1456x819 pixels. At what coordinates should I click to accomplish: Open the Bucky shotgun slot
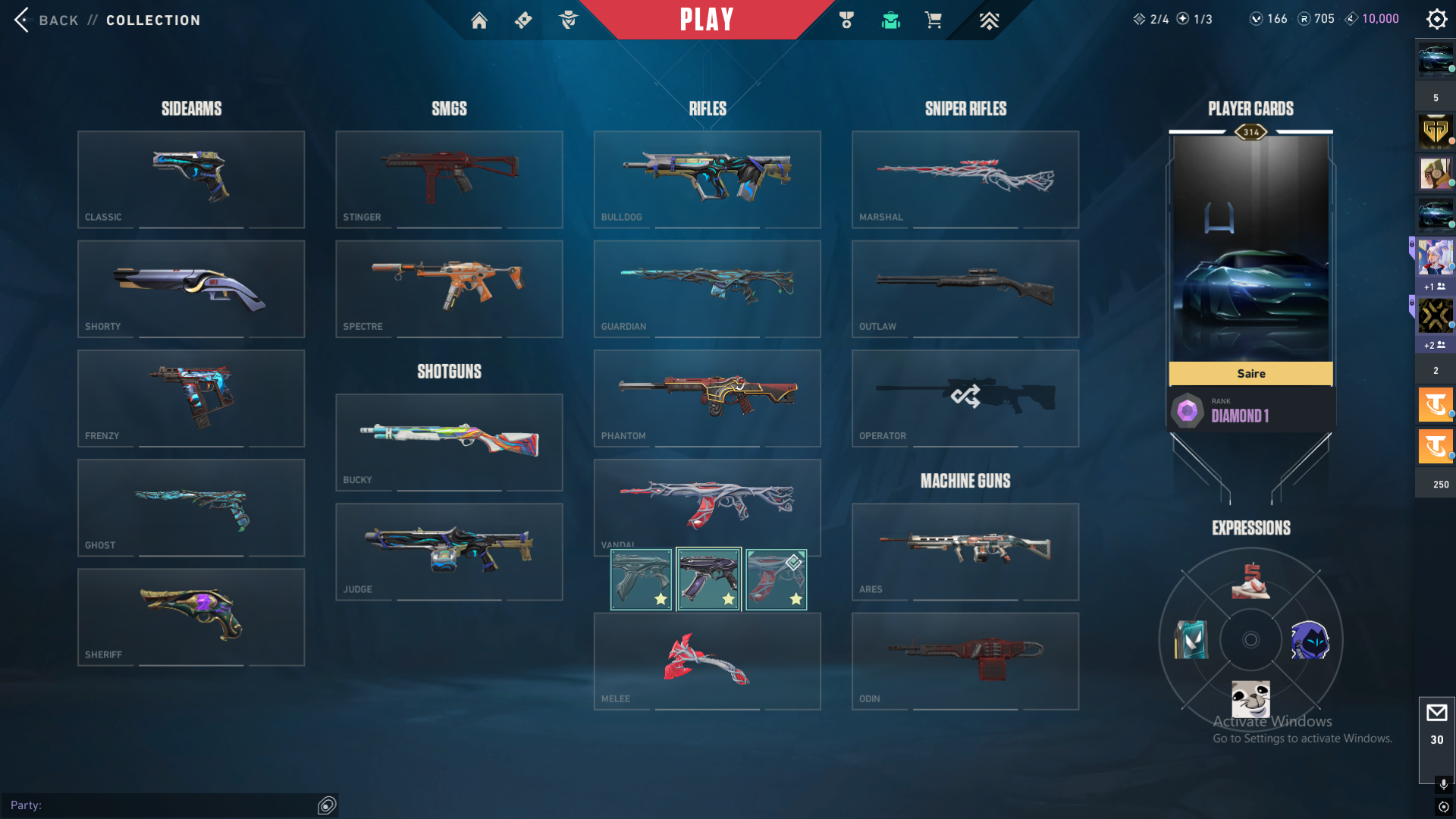click(449, 441)
